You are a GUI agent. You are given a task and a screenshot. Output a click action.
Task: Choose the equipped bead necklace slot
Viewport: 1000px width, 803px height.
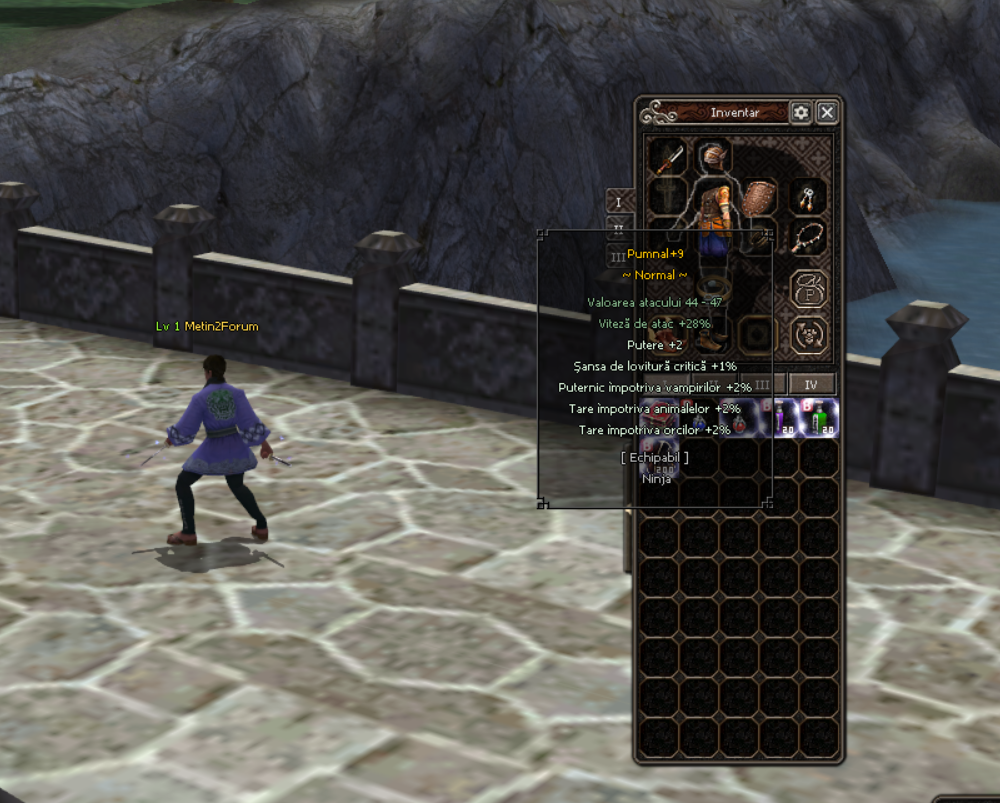[808, 238]
